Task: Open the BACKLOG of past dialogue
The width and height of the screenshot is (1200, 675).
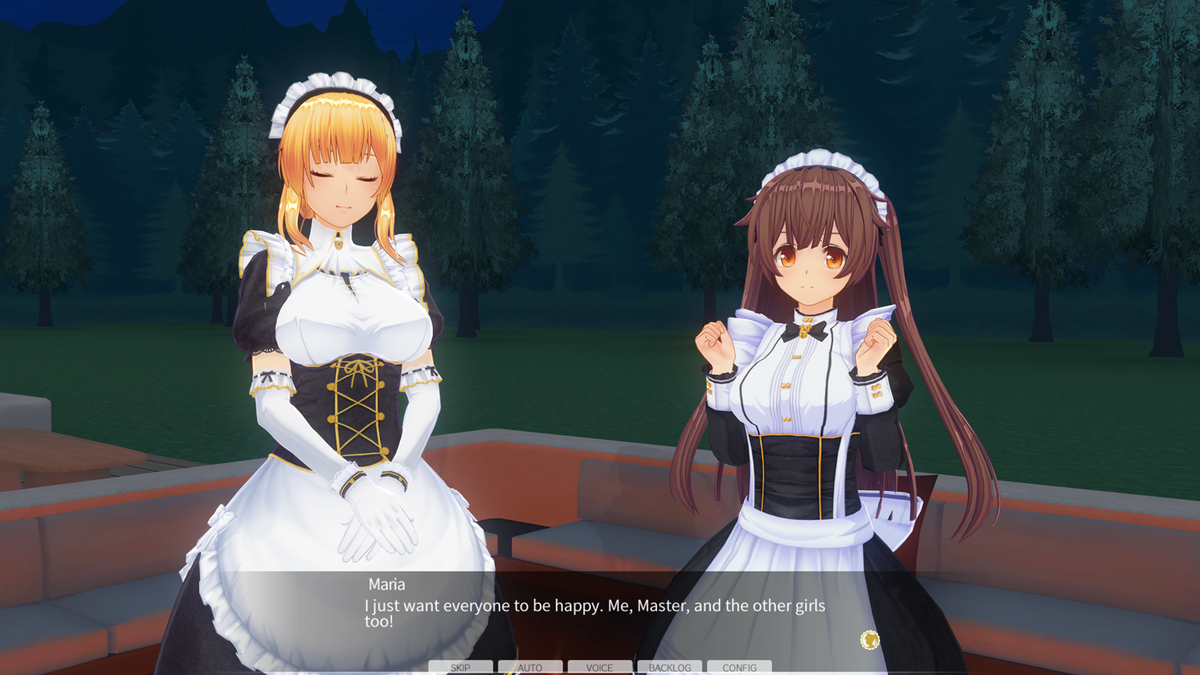Action: click(x=669, y=667)
